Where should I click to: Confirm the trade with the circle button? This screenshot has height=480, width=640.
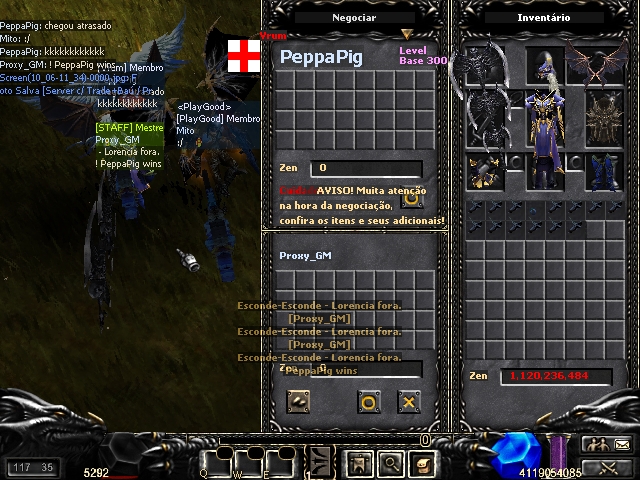coord(368,402)
